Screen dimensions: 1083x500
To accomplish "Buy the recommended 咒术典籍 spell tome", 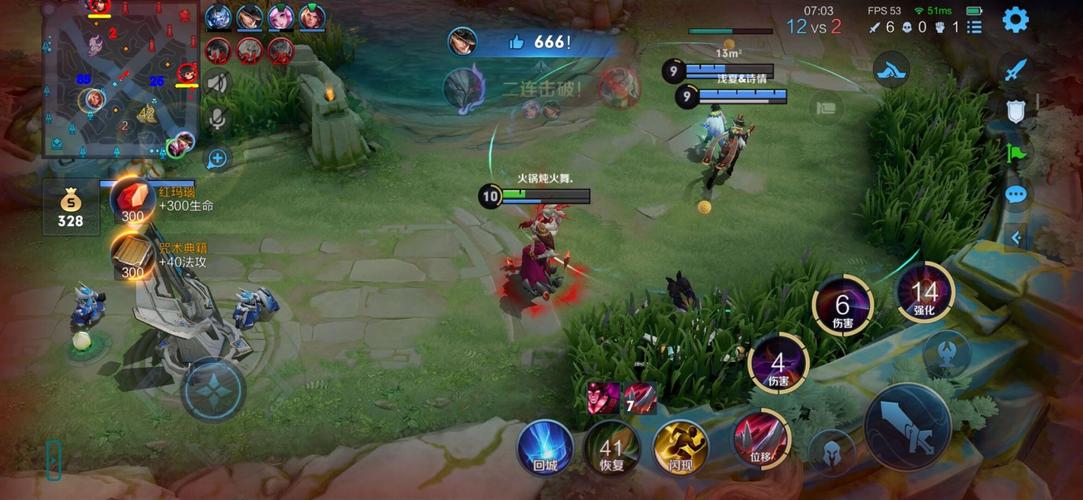I will tap(132, 254).
